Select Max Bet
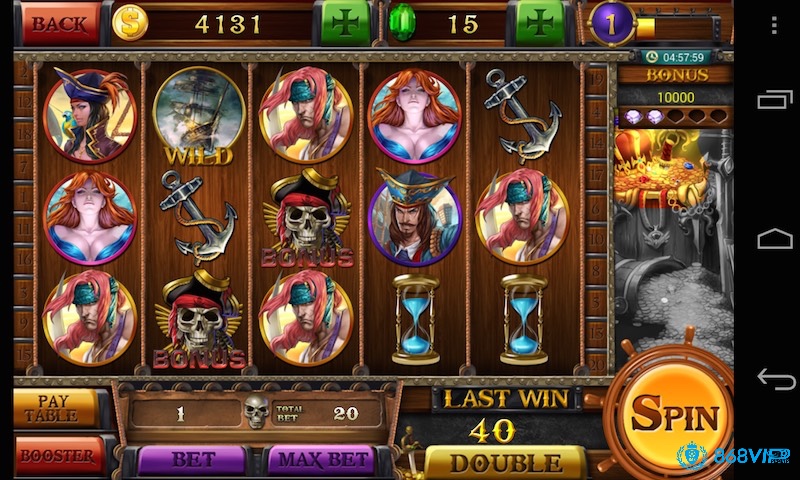 [320, 460]
